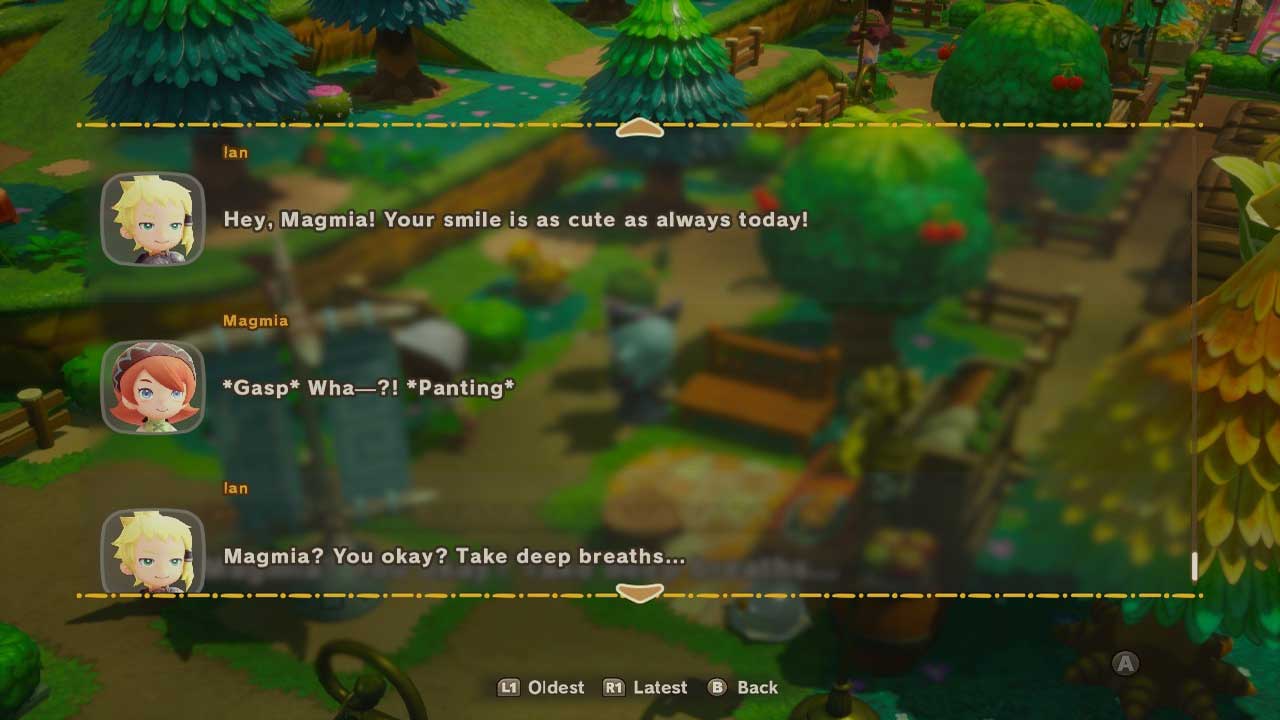Select Ian's "Take deep breaths" log entry
The width and height of the screenshot is (1280, 720).
click(454, 556)
